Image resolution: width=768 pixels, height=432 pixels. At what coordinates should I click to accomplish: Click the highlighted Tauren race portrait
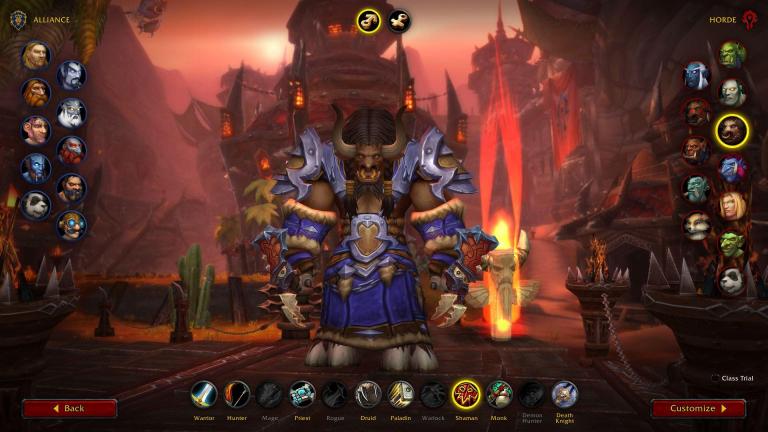click(x=733, y=129)
